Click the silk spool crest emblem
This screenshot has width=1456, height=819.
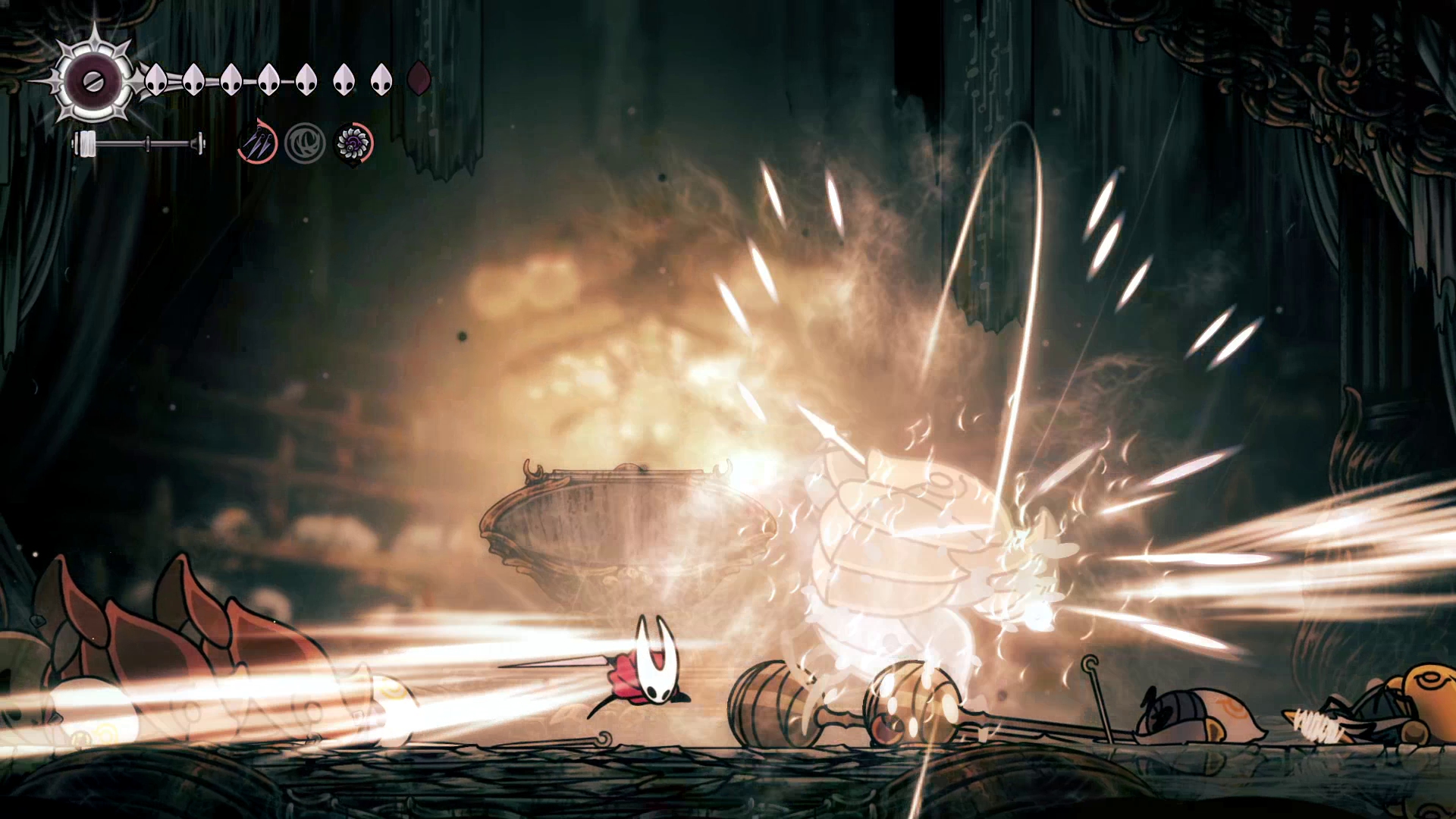click(x=93, y=80)
